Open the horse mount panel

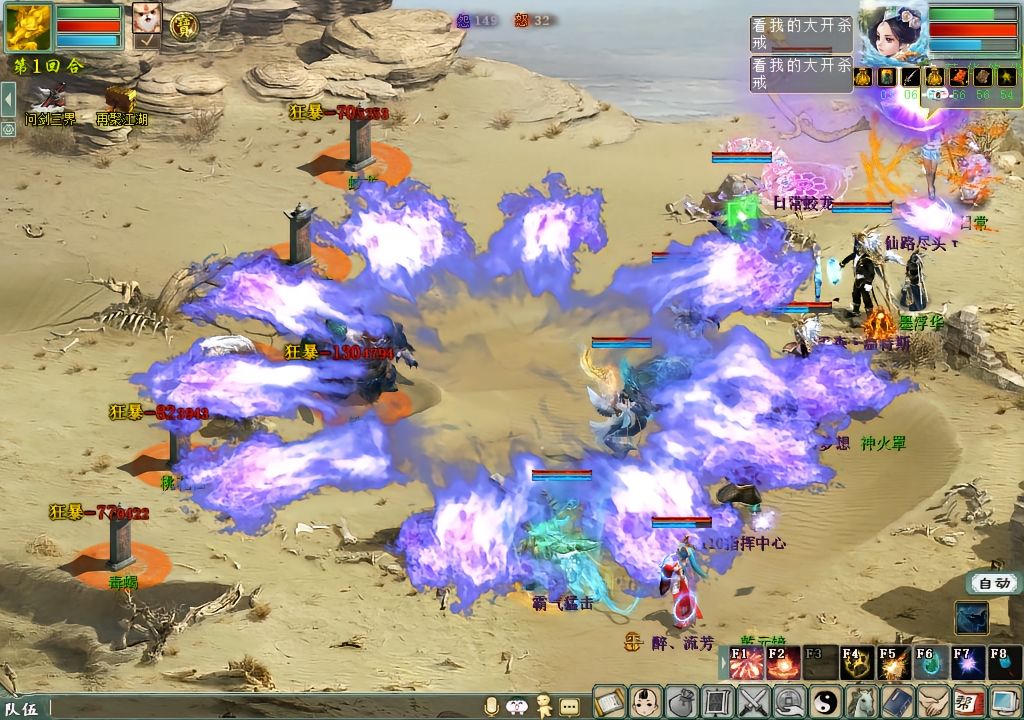tap(860, 701)
